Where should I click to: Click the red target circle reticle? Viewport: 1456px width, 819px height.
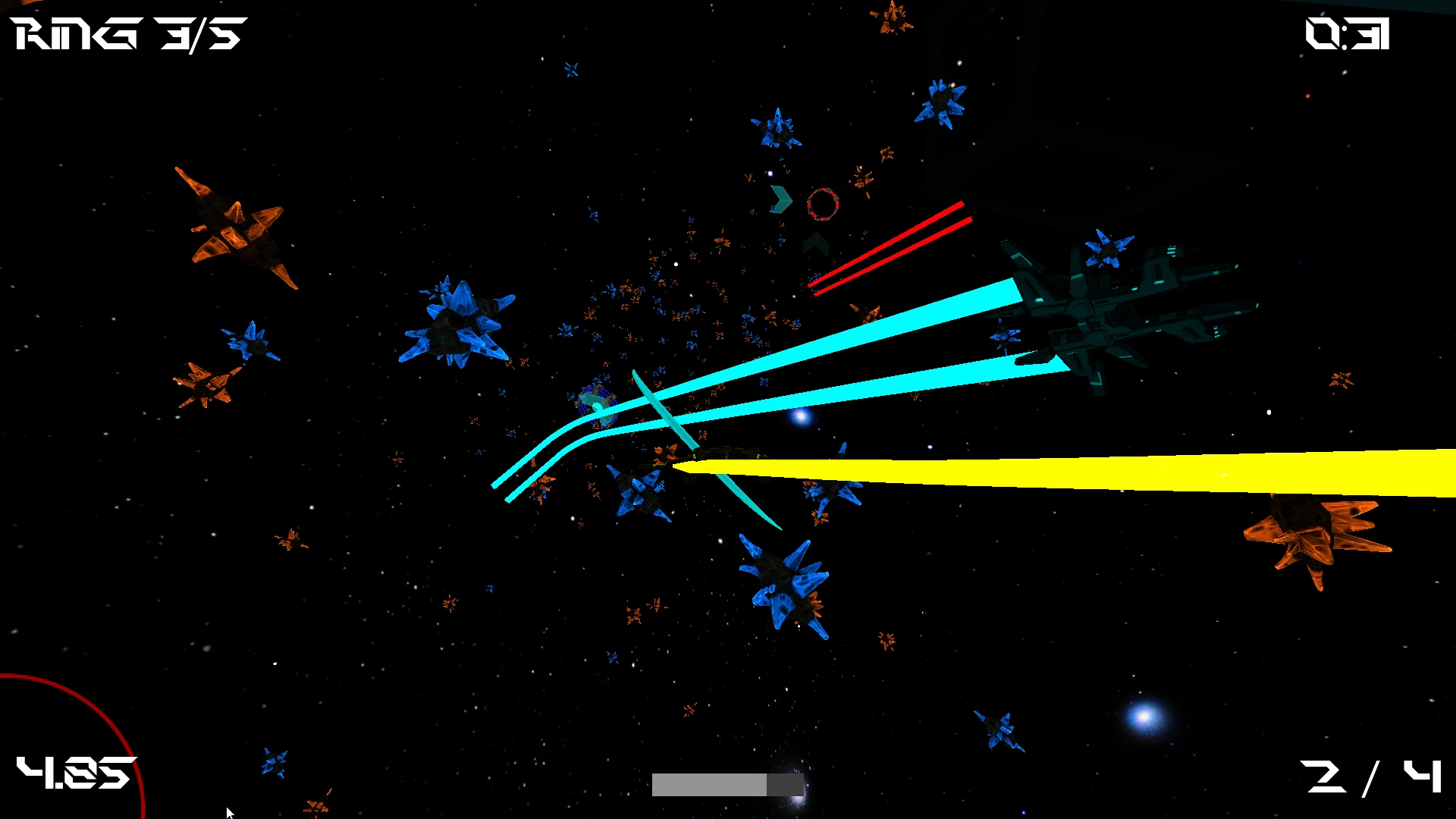point(821,203)
